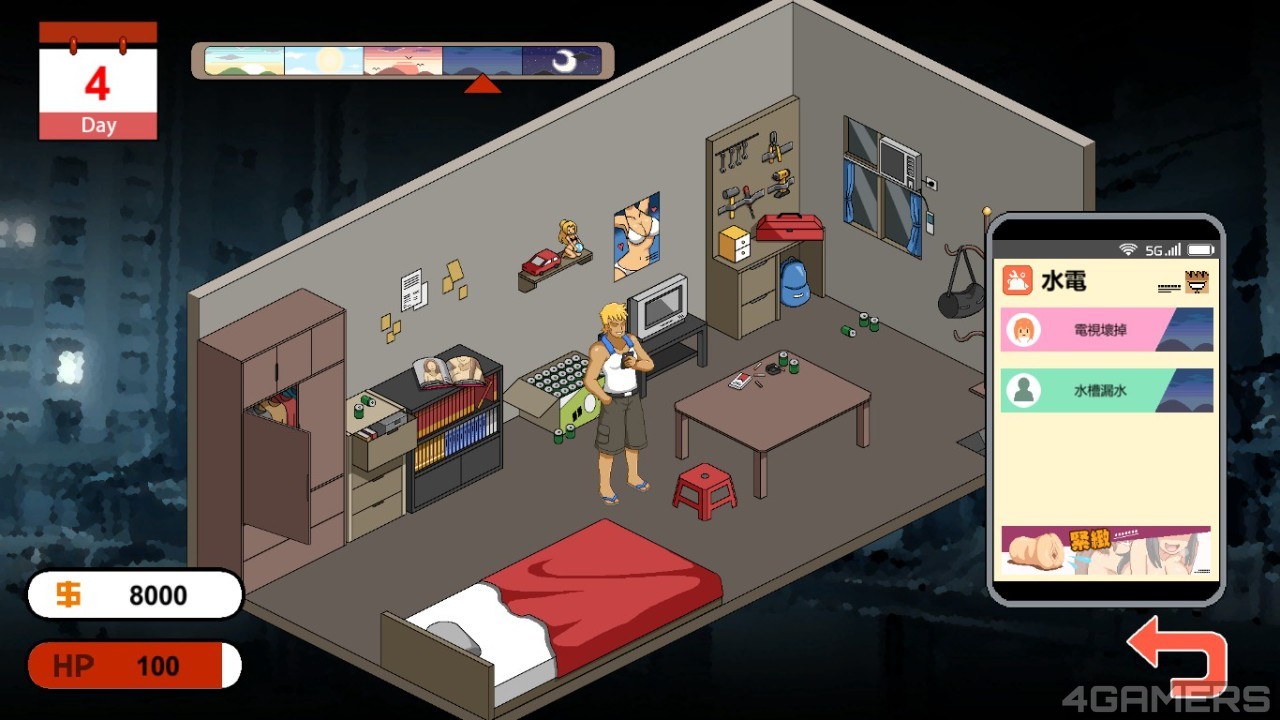
Task: Tap the ad banner at phone bottom
Action: pos(1106,552)
